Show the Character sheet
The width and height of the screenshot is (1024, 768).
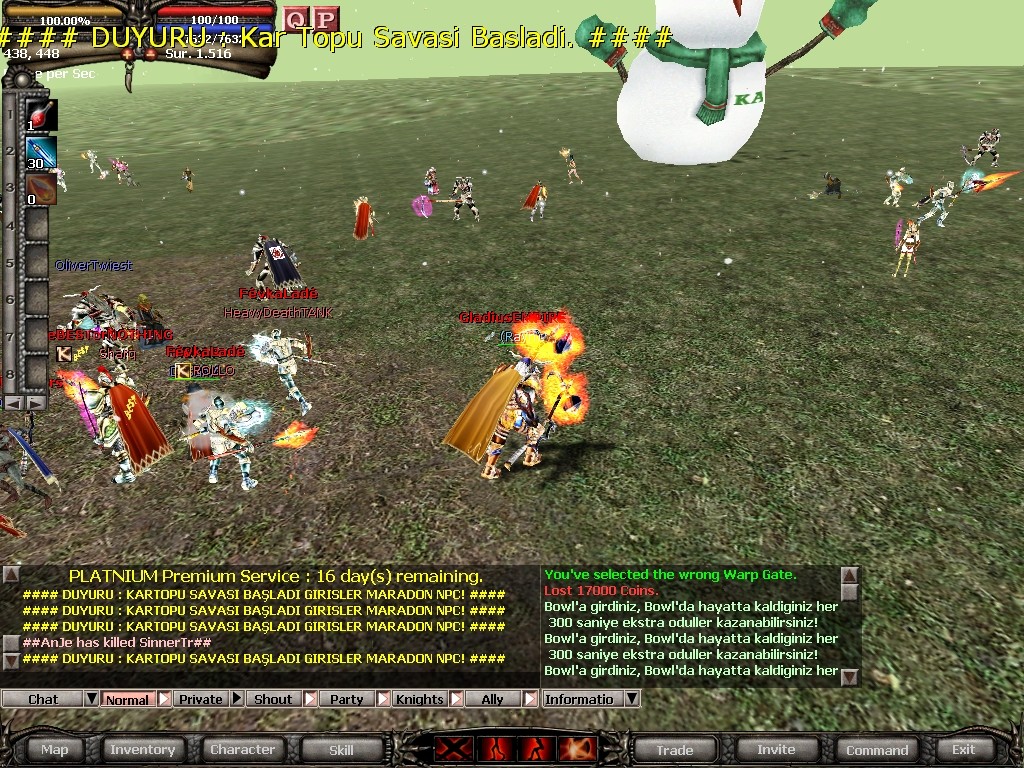[x=242, y=749]
